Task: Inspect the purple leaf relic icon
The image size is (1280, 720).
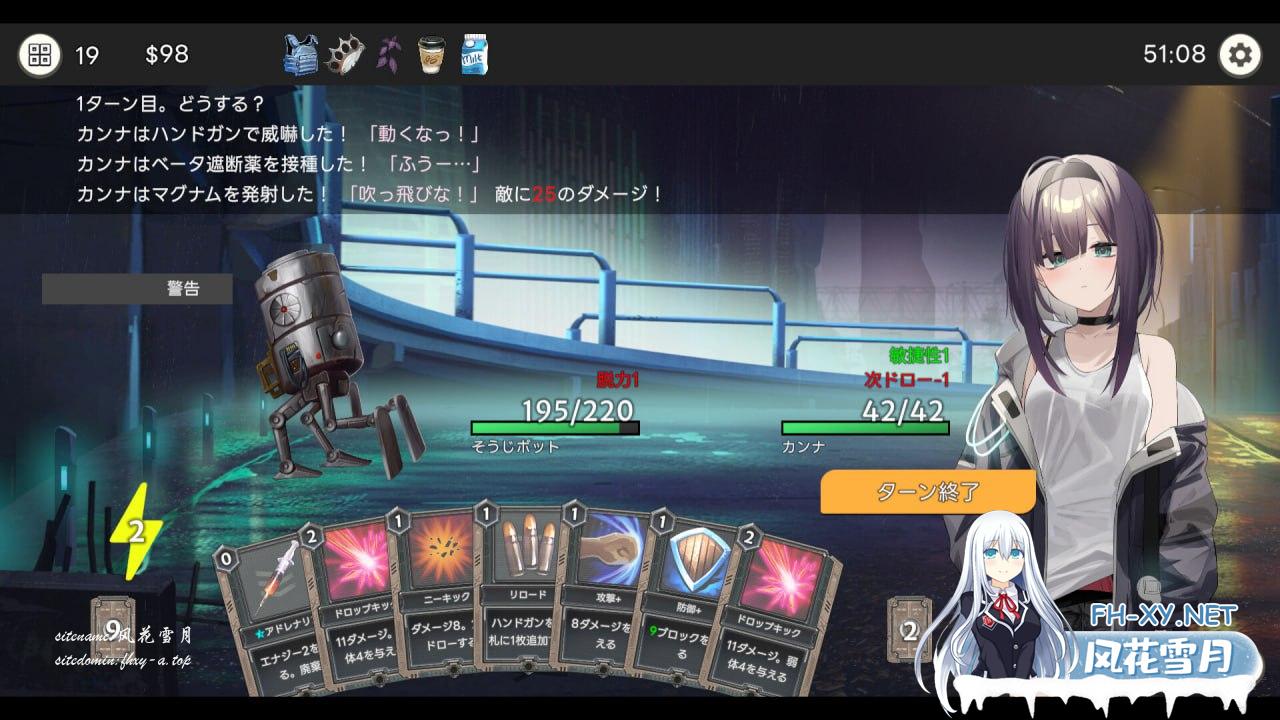Action: (389, 55)
